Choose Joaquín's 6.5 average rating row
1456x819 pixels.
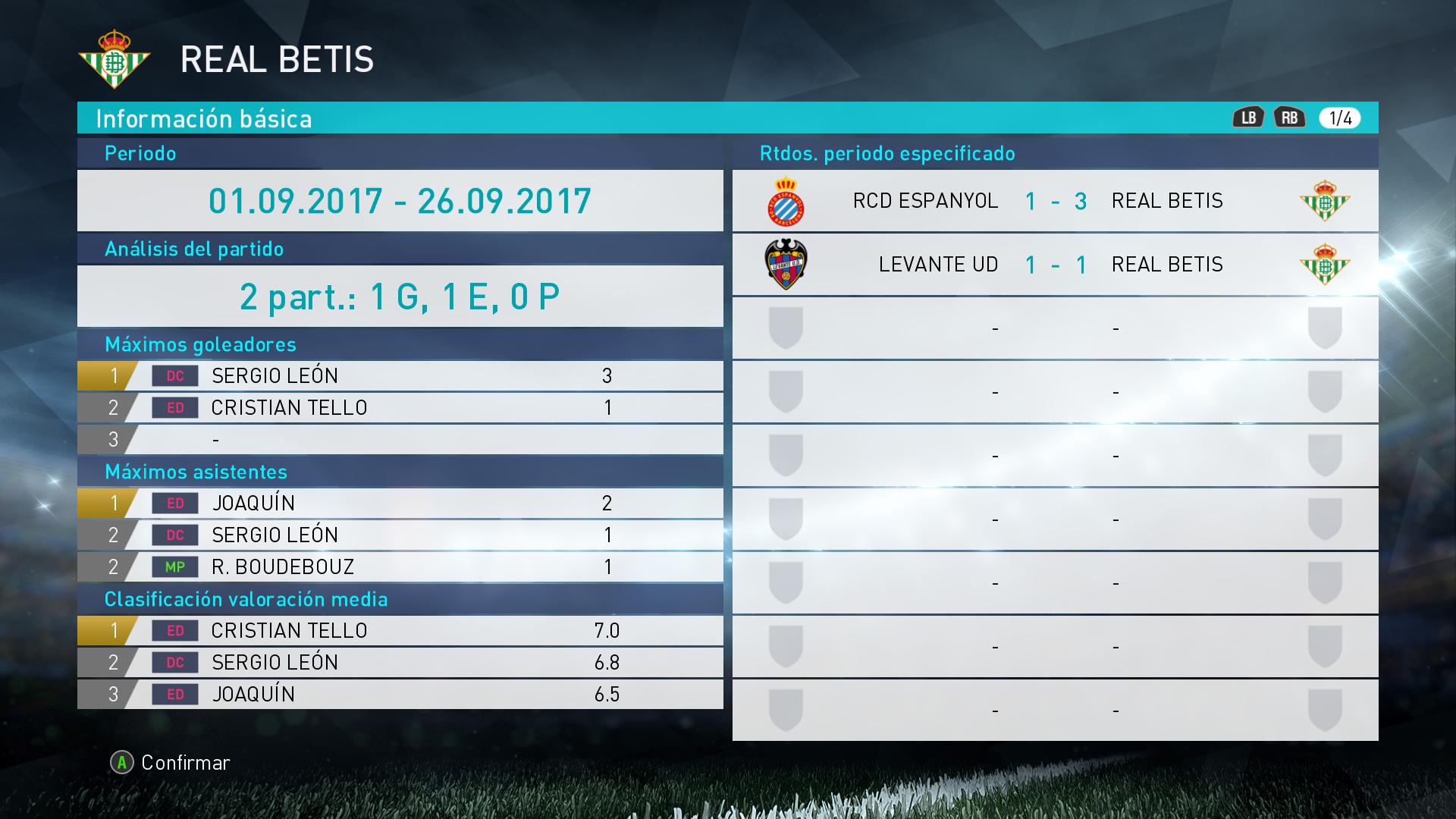[400, 695]
